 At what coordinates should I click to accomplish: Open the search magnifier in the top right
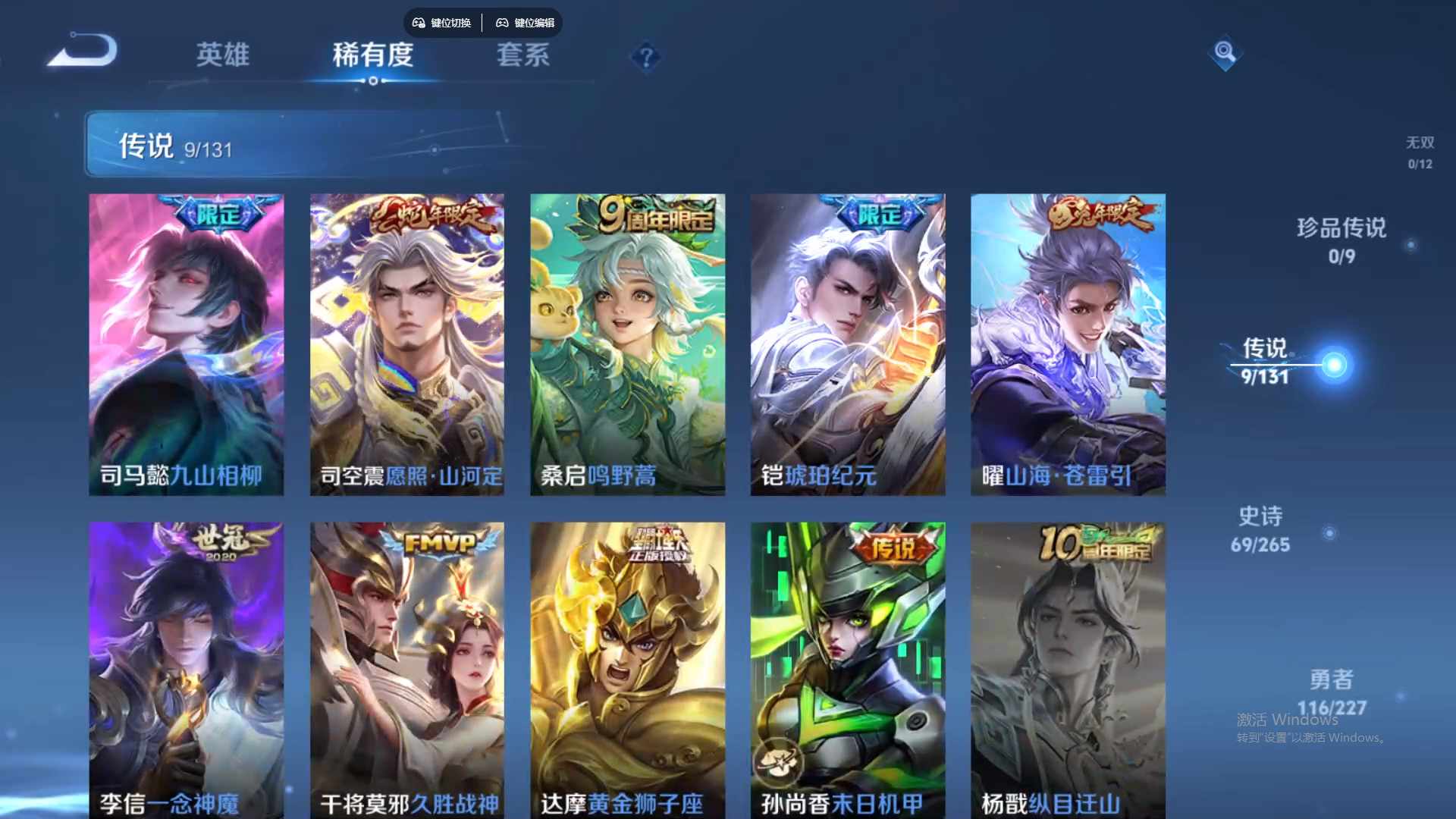click(x=1225, y=55)
